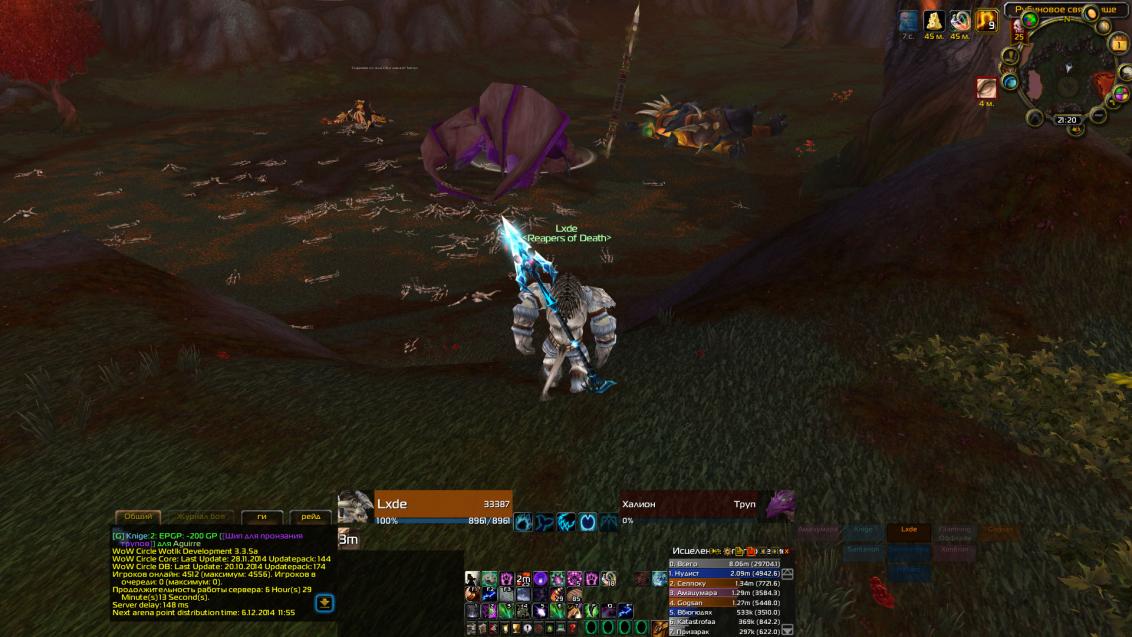Switch to the Общий chat tab

point(138,517)
